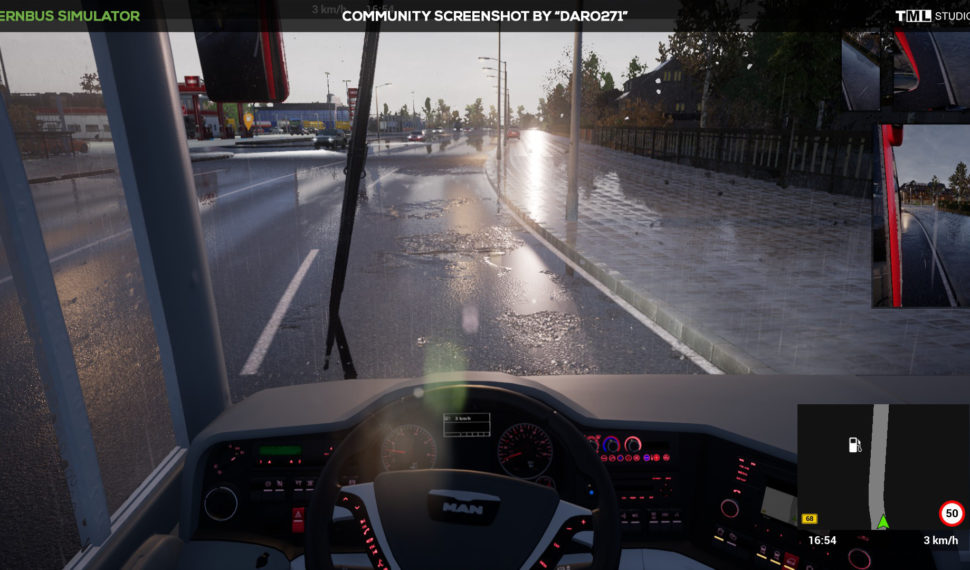Click the Fernbus Simulator logo
This screenshot has height=570, width=970.
[70, 15]
